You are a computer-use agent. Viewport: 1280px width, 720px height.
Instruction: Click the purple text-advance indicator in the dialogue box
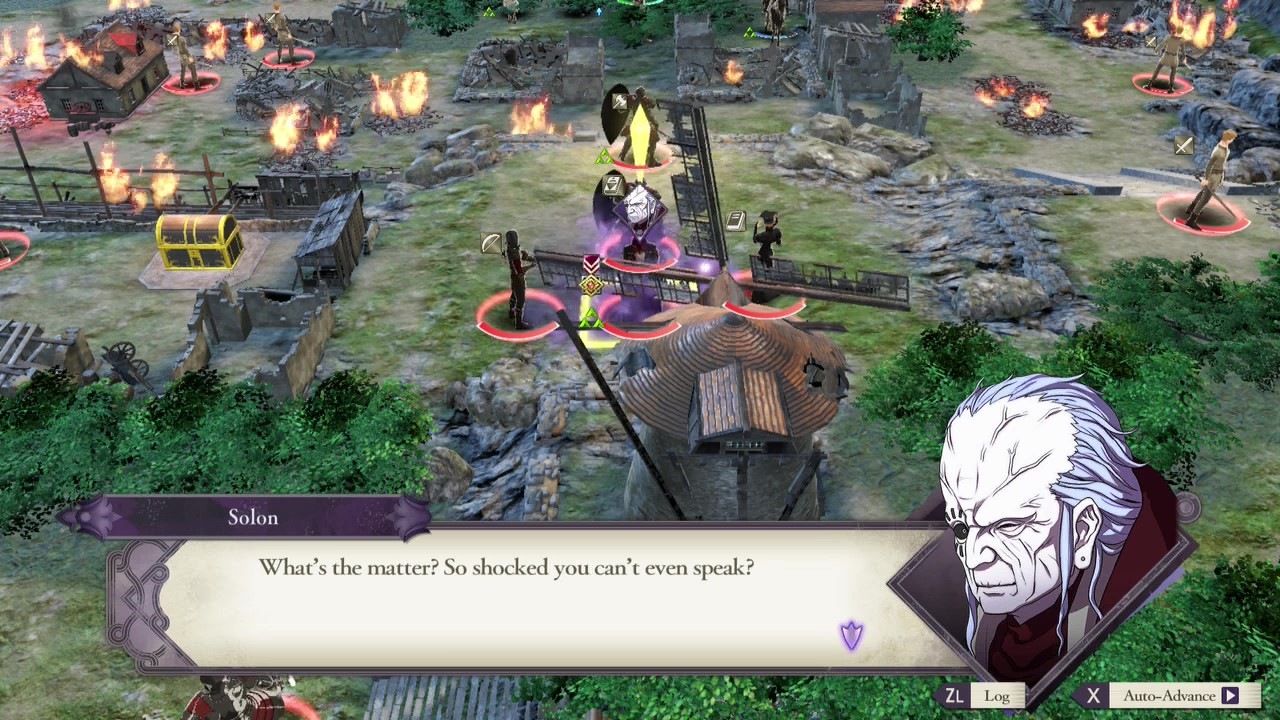(x=850, y=636)
